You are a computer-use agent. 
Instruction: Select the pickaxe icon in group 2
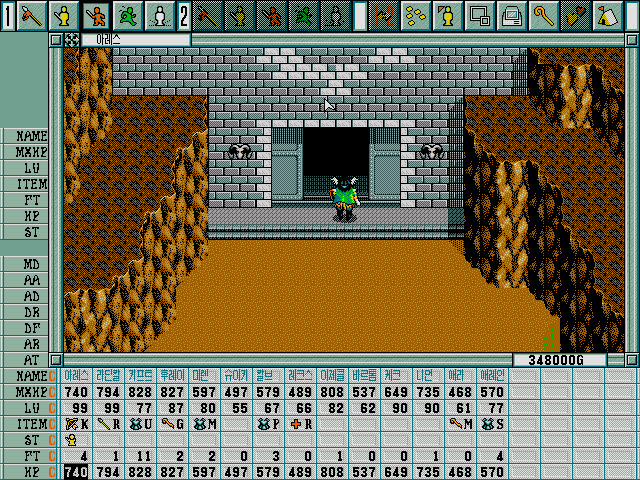207,15
